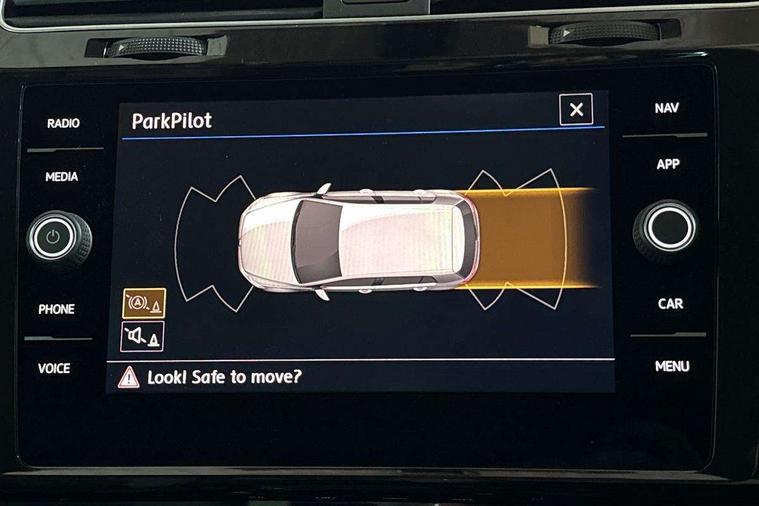The width and height of the screenshot is (759, 506).
Task: Switch to MEDIA source
Action: pos(61,177)
